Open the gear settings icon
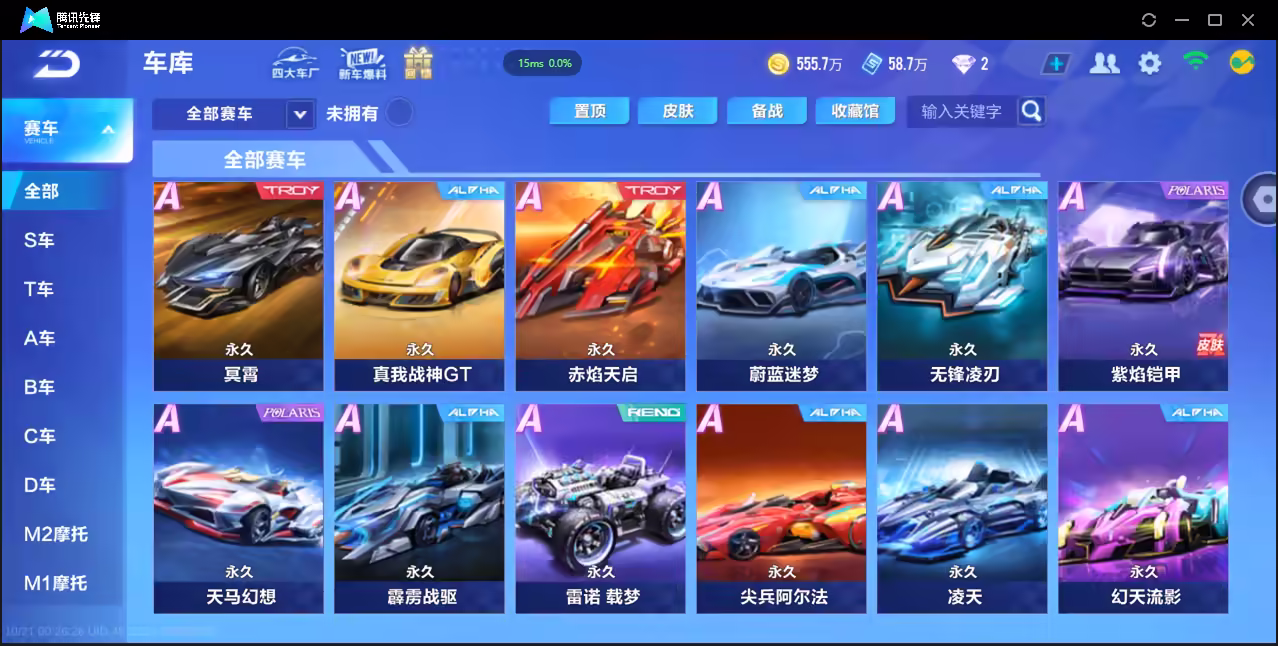This screenshot has height=646, width=1278. (x=1150, y=64)
